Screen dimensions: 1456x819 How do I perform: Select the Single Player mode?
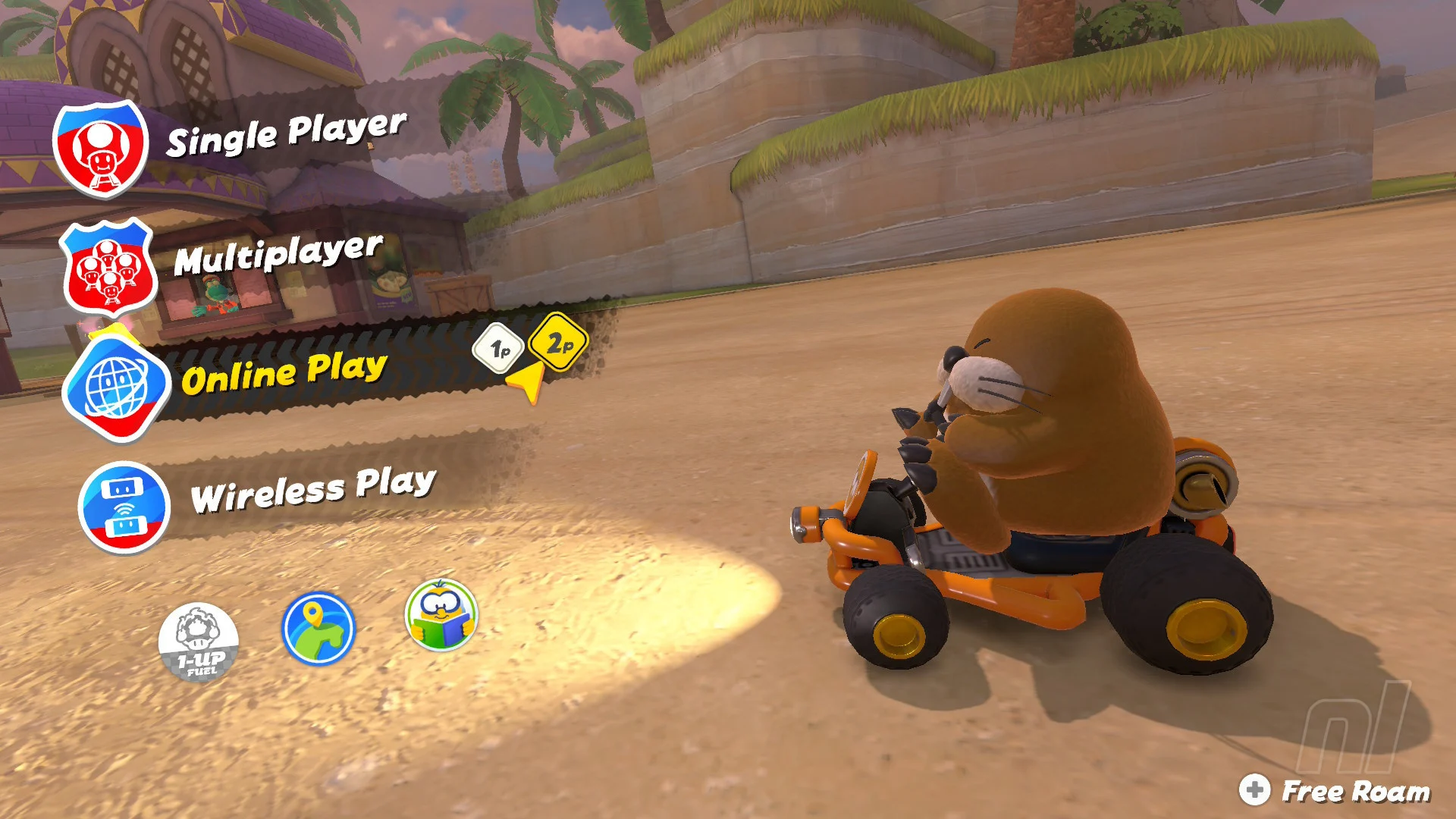(x=285, y=135)
